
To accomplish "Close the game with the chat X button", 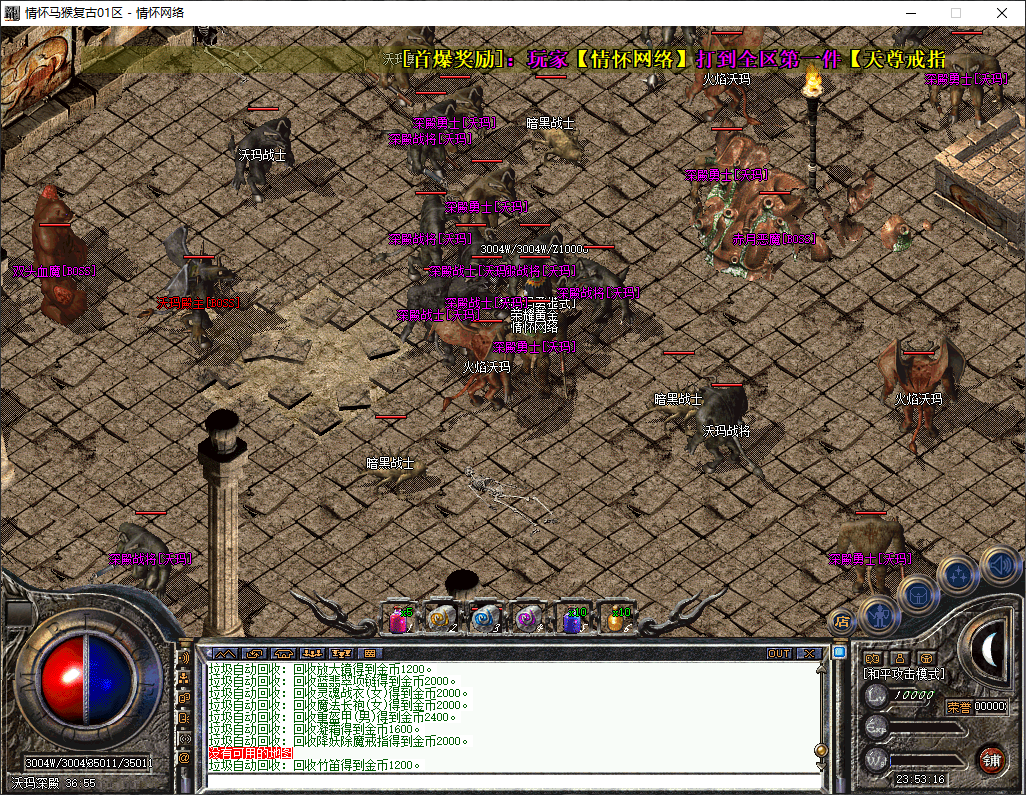I will (809, 653).
